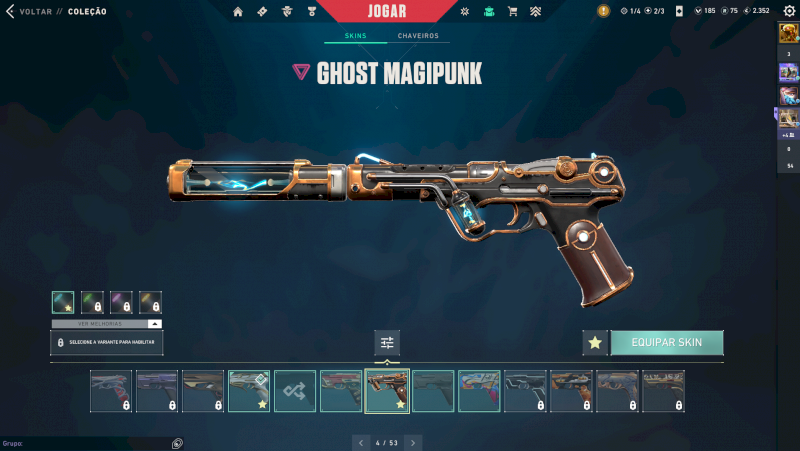Select the locked green color variant
This screenshot has width=800, height=451.
92,301
